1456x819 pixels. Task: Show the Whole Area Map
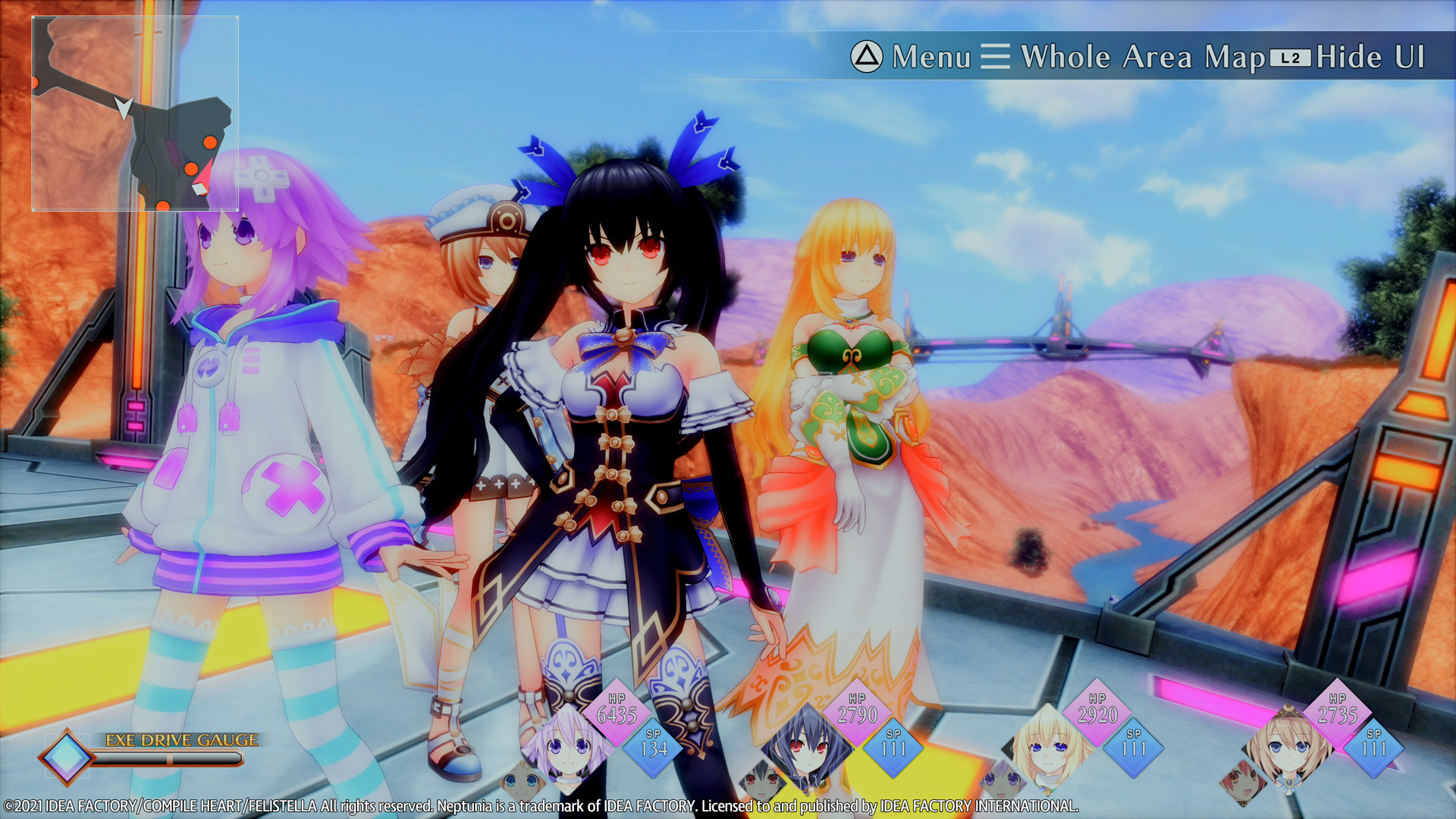pyautogui.click(x=1124, y=57)
